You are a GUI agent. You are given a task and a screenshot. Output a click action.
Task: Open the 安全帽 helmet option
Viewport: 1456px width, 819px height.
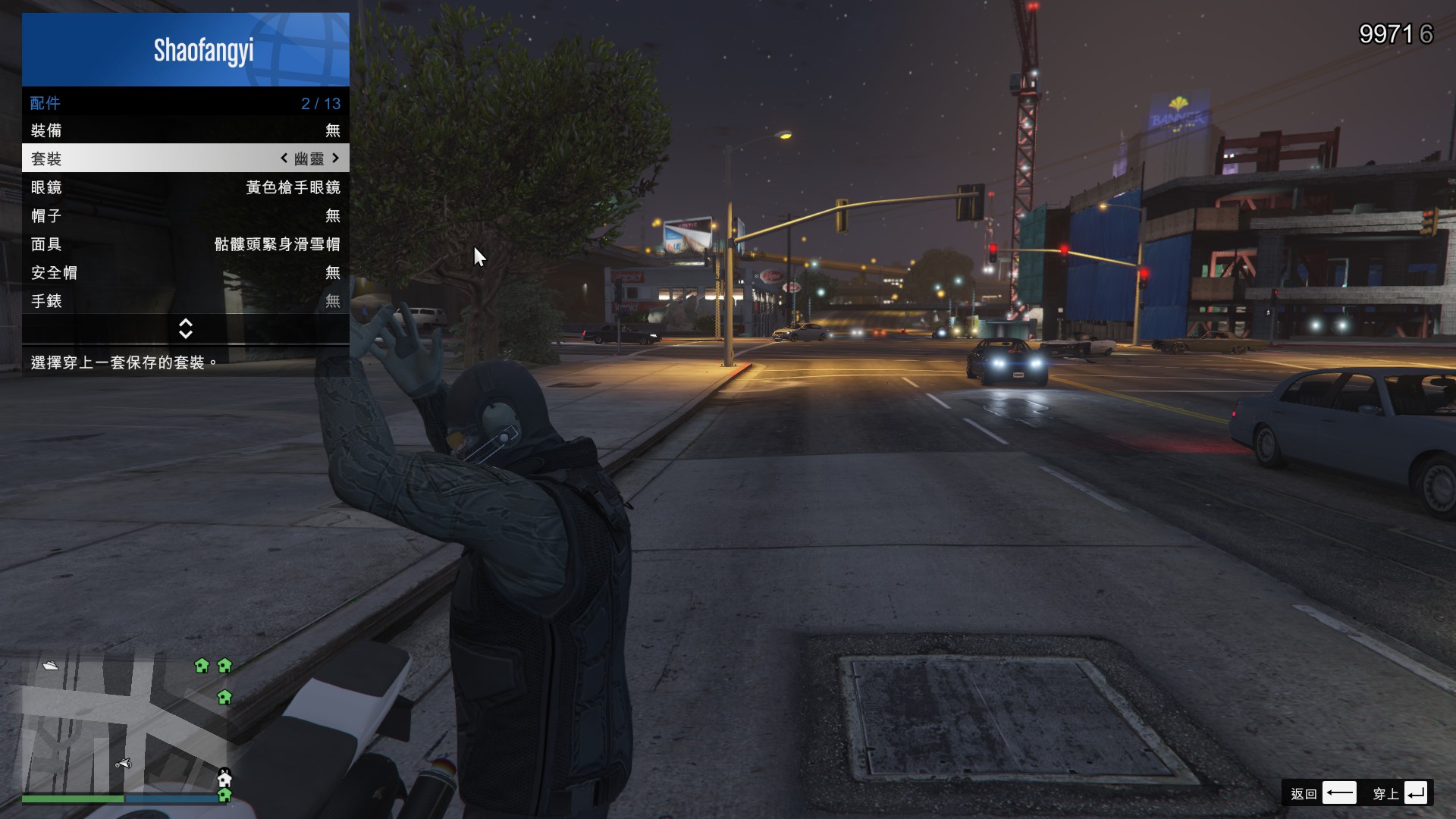point(185,273)
